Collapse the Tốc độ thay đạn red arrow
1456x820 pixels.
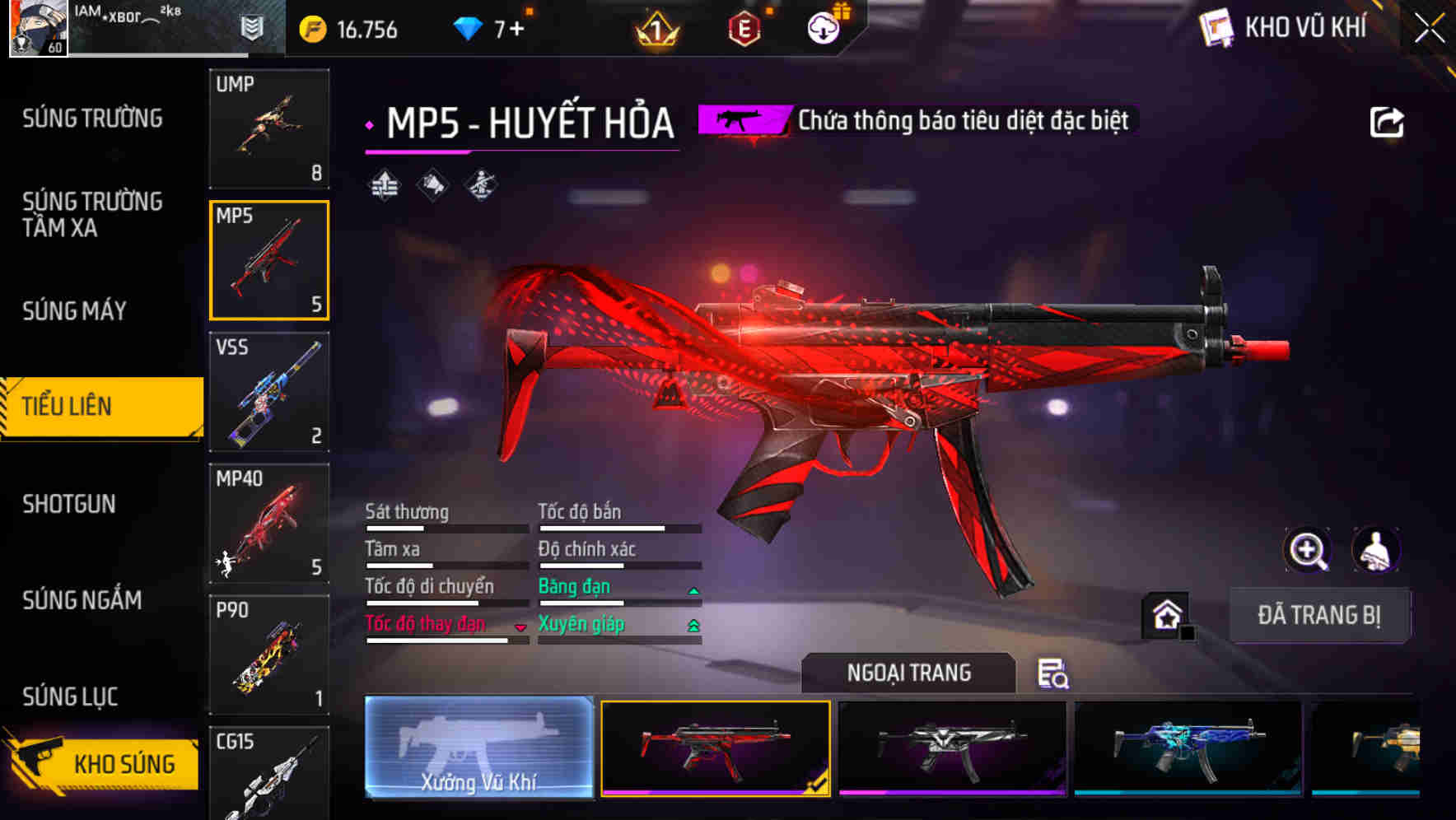520,628
